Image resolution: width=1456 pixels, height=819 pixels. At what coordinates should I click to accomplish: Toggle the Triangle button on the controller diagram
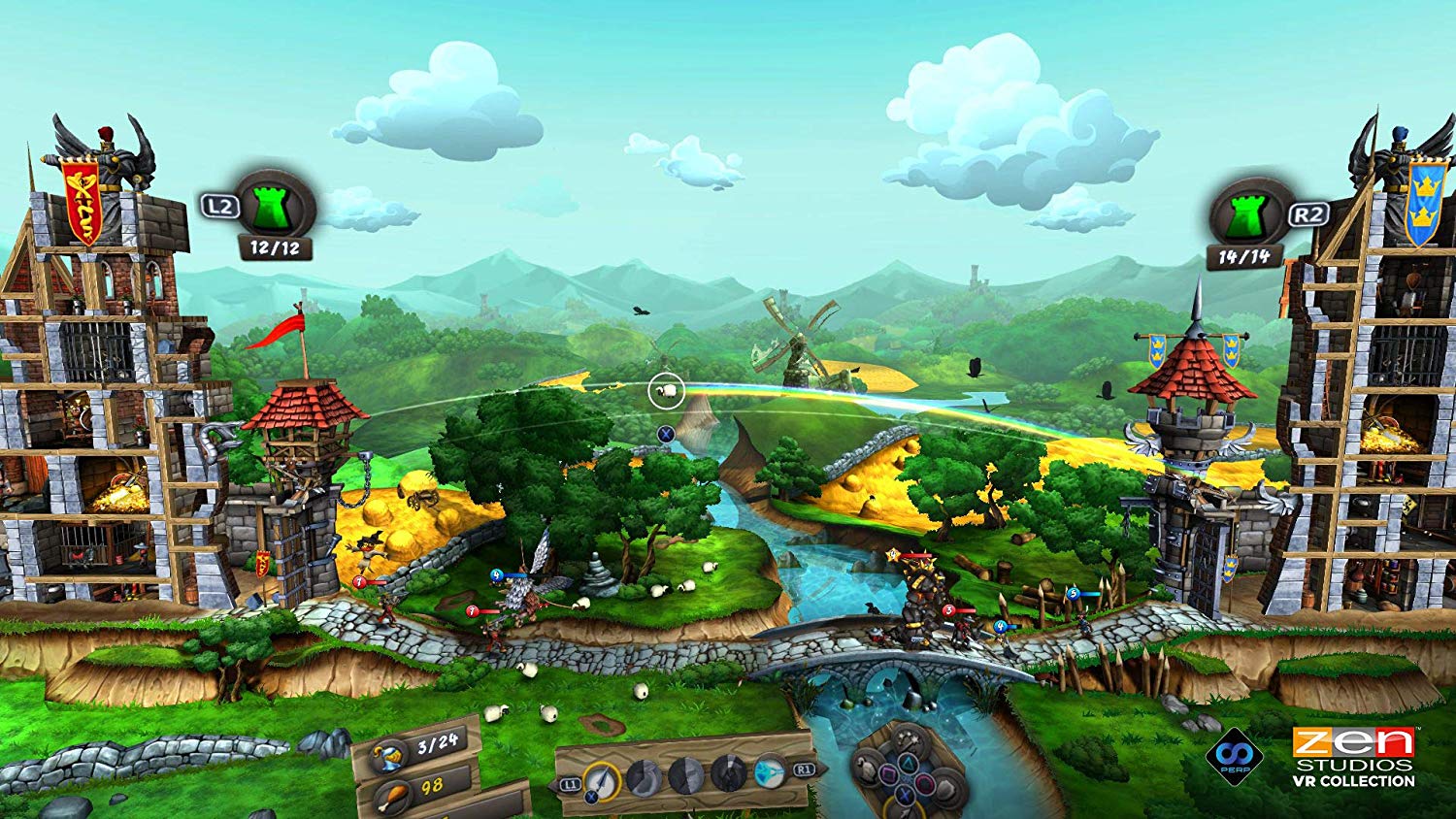(x=908, y=762)
